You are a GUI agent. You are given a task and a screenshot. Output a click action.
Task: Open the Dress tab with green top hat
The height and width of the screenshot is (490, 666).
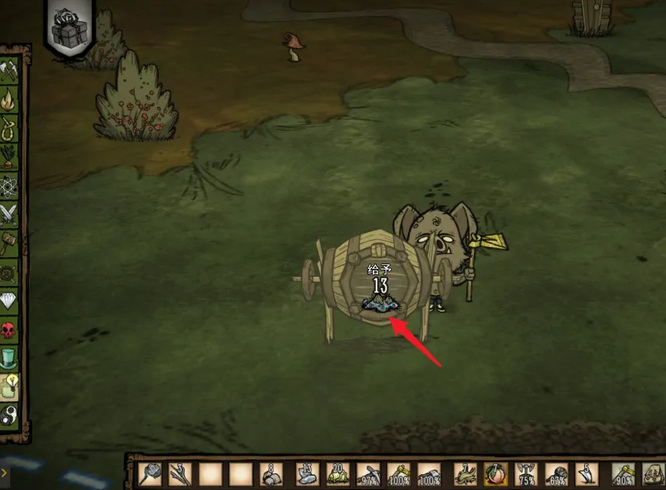point(10,357)
